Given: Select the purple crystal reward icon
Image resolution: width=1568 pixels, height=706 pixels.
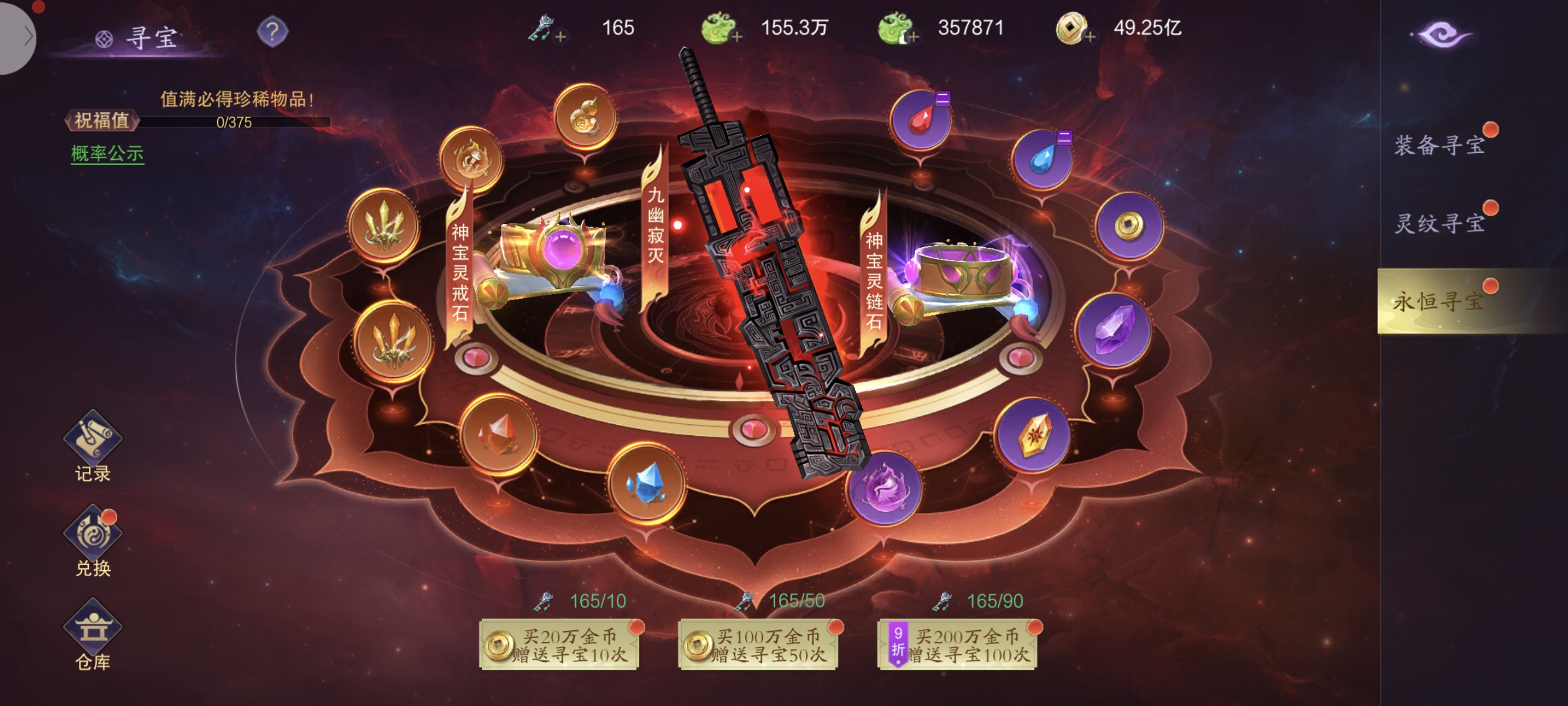Looking at the screenshot, I should point(1113,331).
